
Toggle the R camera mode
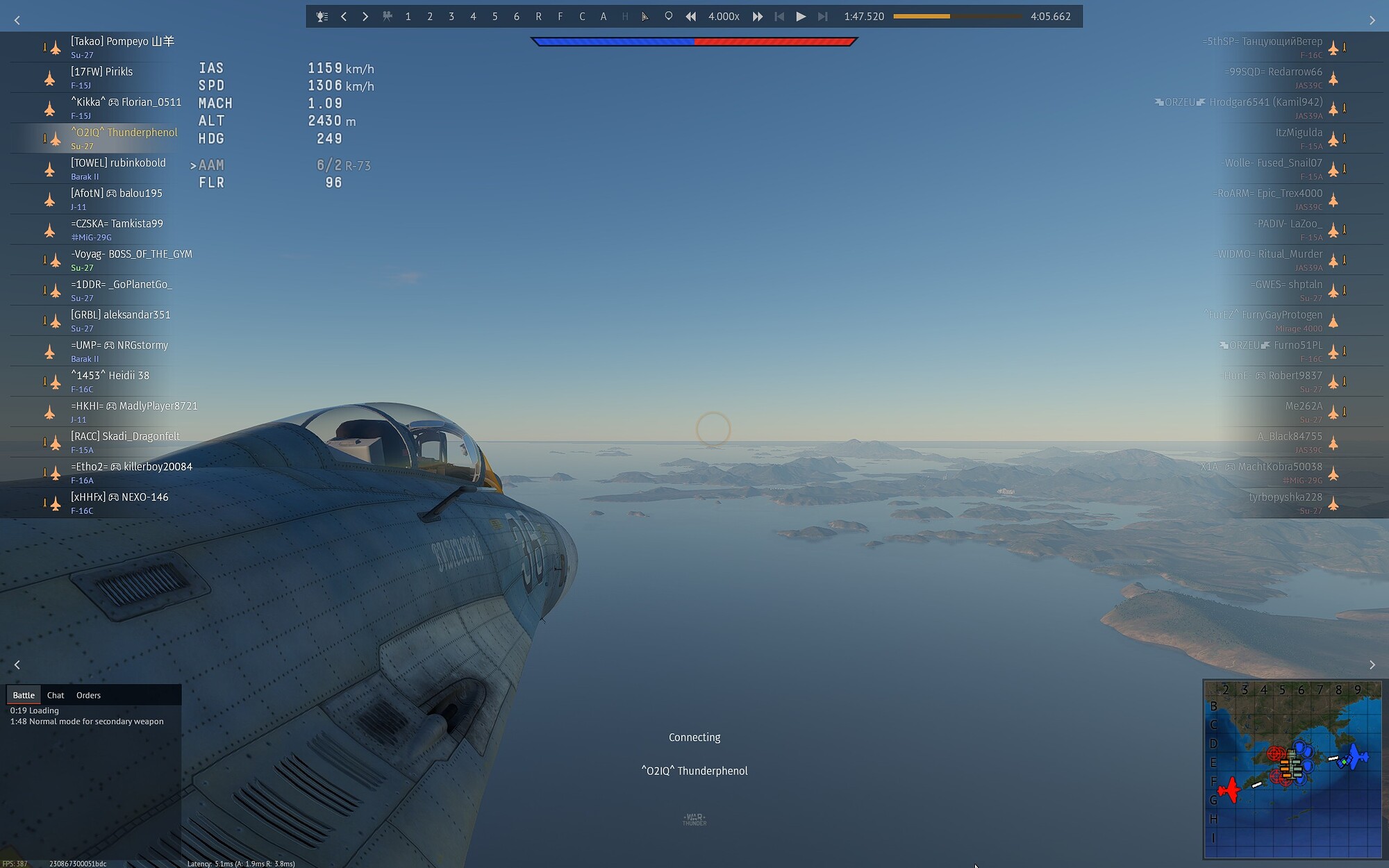(x=537, y=16)
